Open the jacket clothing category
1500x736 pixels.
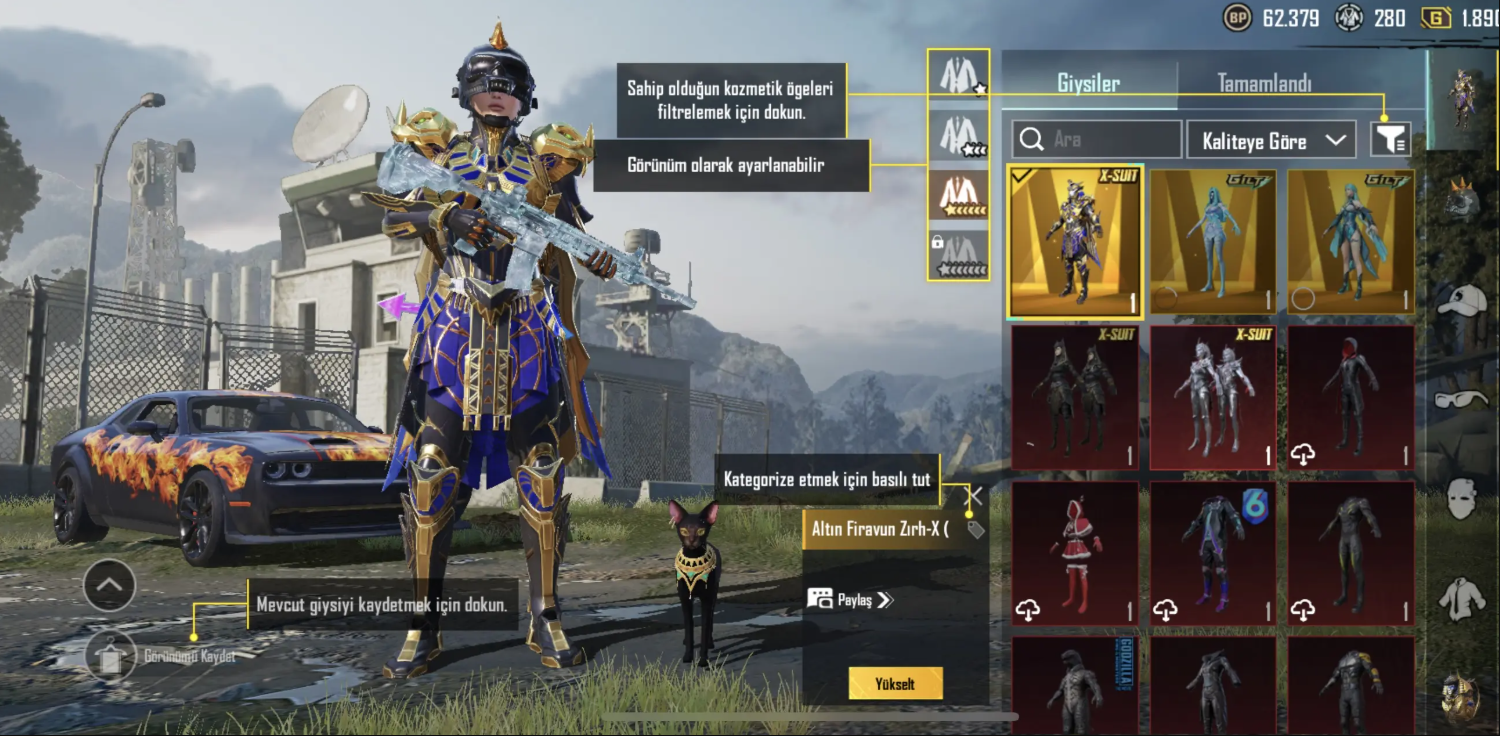(x=1462, y=599)
